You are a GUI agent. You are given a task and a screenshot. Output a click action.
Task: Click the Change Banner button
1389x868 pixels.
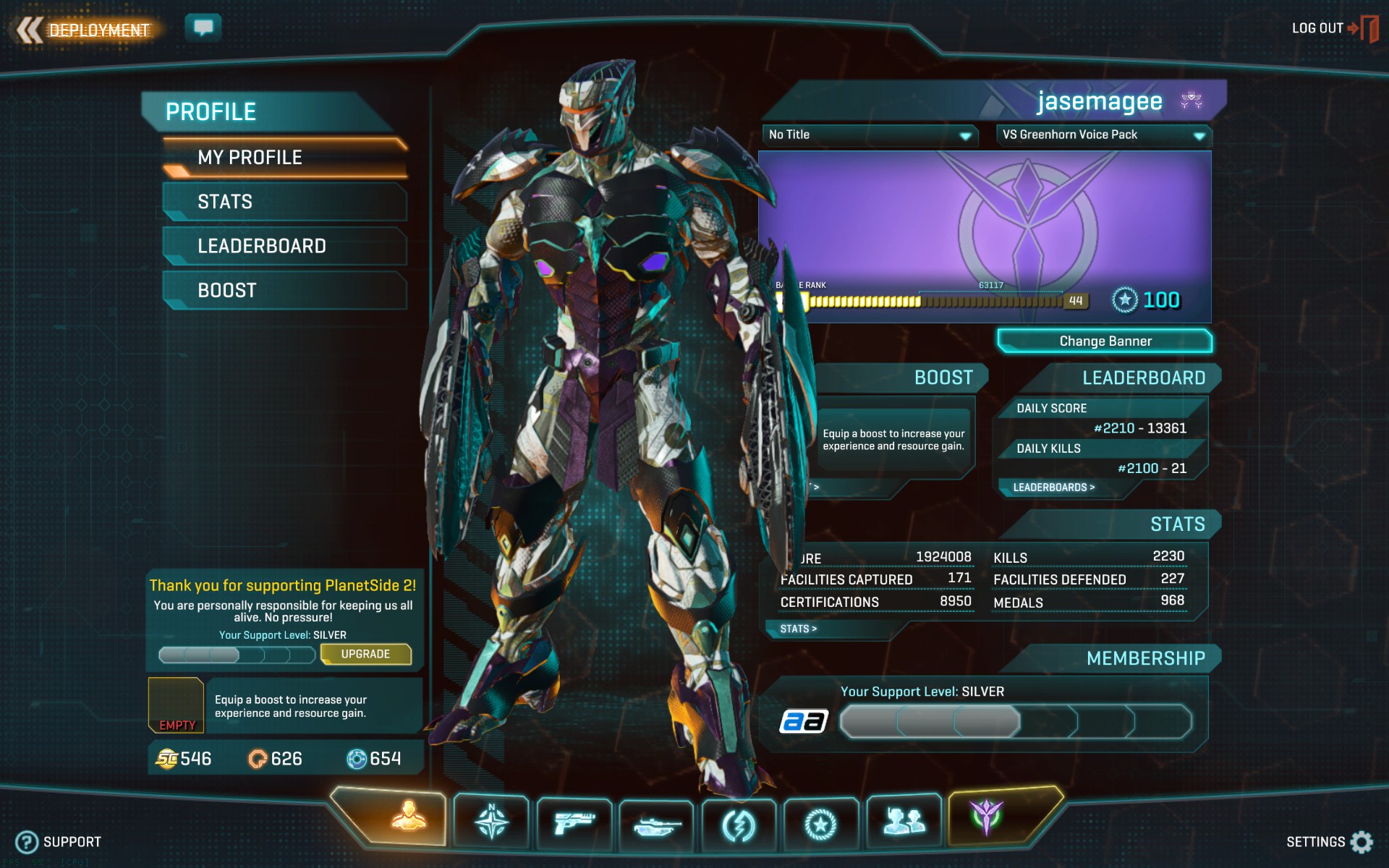(1105, 341)
